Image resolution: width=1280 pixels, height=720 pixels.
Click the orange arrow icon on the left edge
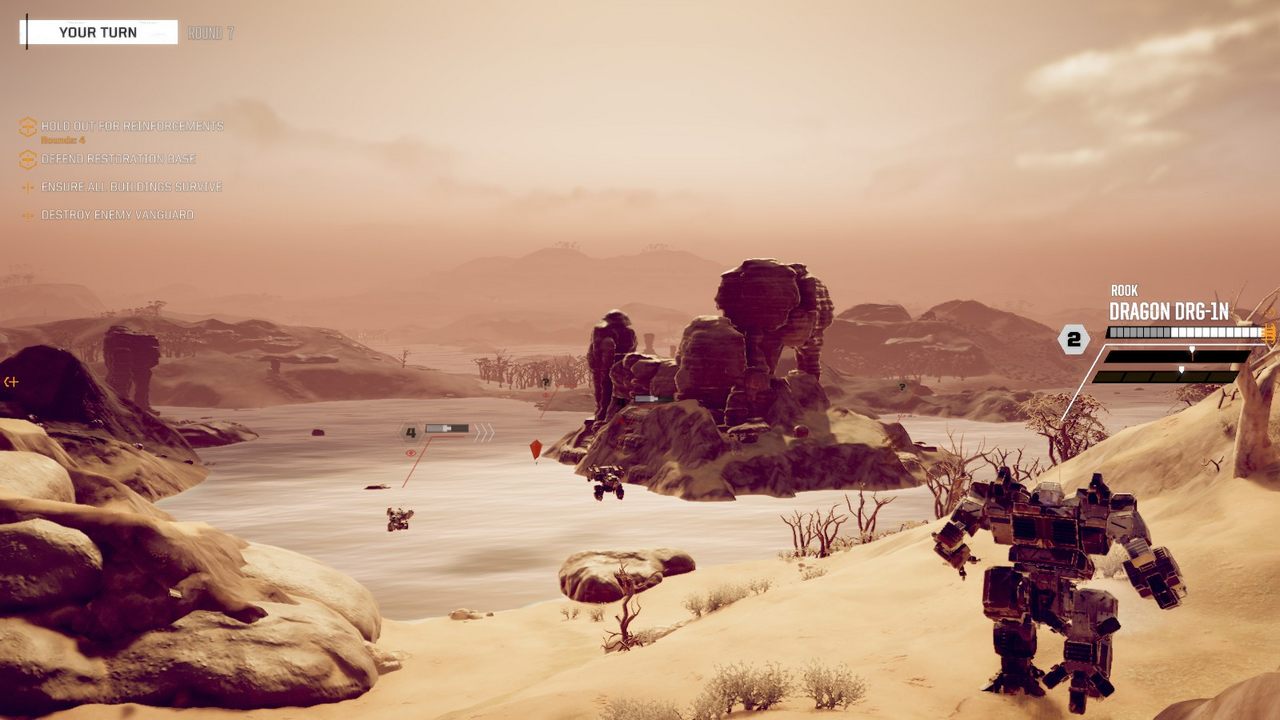point(11,381)
